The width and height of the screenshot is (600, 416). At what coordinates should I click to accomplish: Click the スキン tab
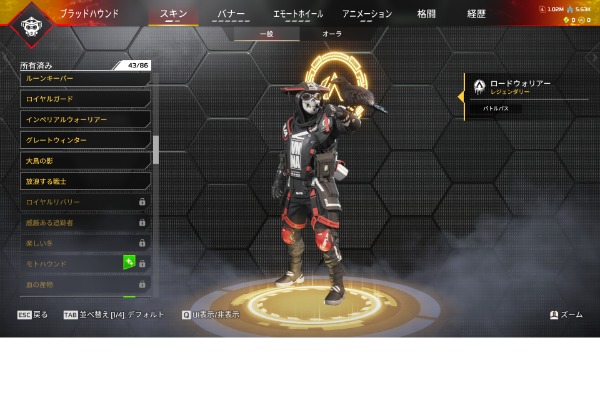coord(173,14)
